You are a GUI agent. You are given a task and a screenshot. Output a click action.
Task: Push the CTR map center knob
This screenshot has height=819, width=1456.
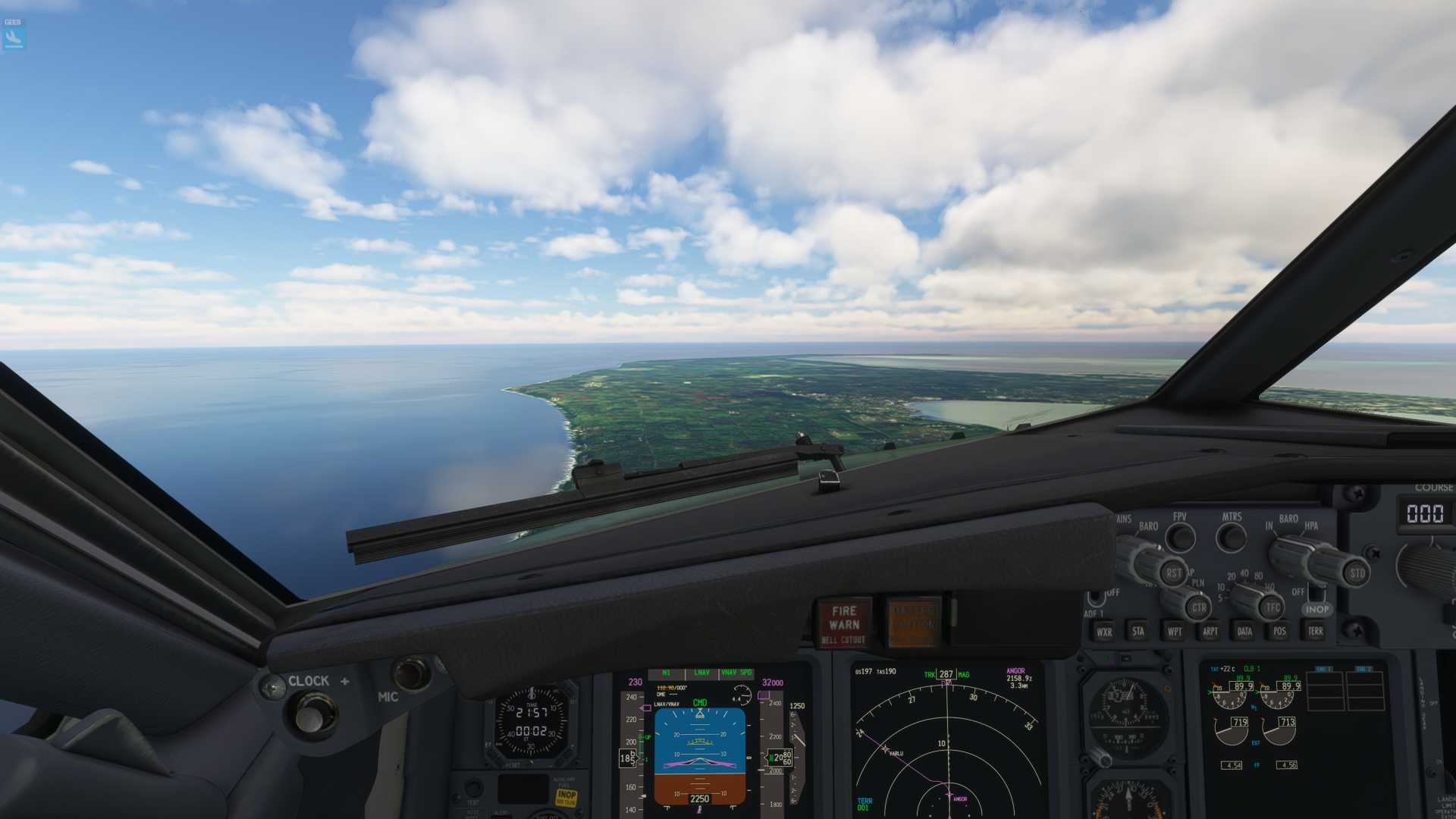pos(1199,607)
